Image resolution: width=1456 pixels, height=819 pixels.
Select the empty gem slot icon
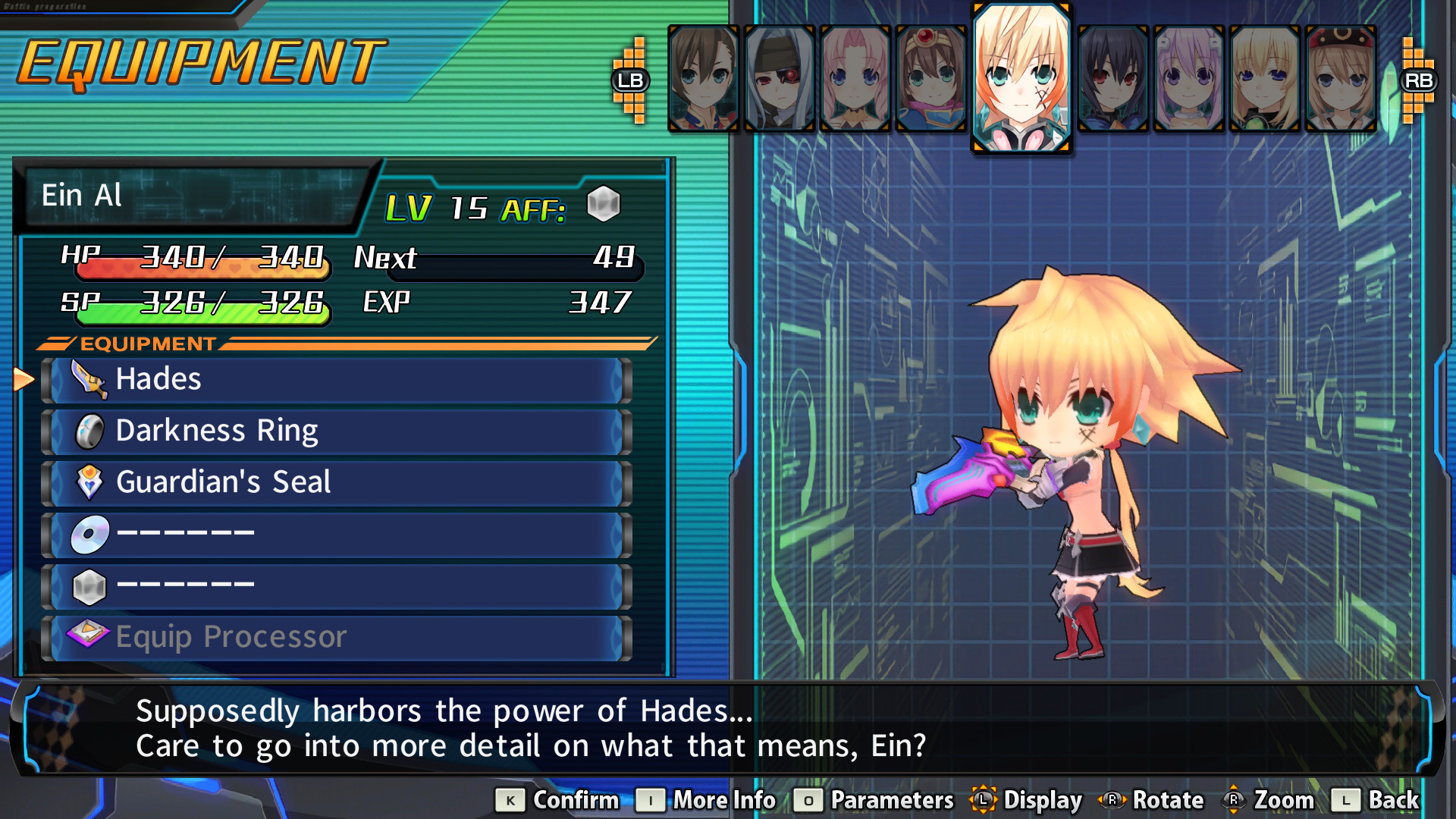click(x=89, y=585)
